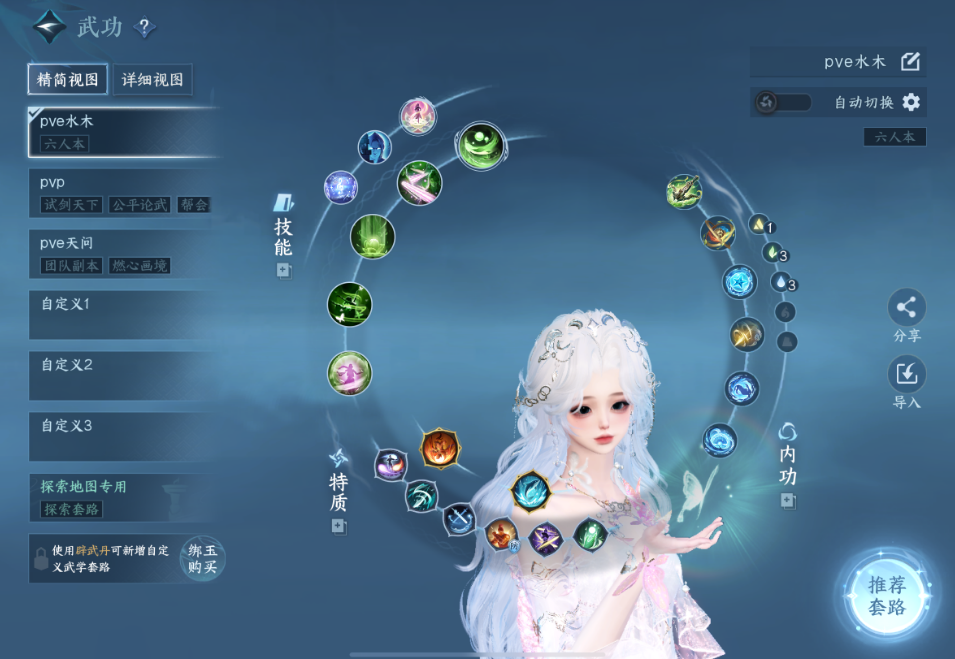Open the 武功 help question mark
Image resolution: width=955 pixels, height=659 pixels.
pyautogui.click(x=145, y=28)
